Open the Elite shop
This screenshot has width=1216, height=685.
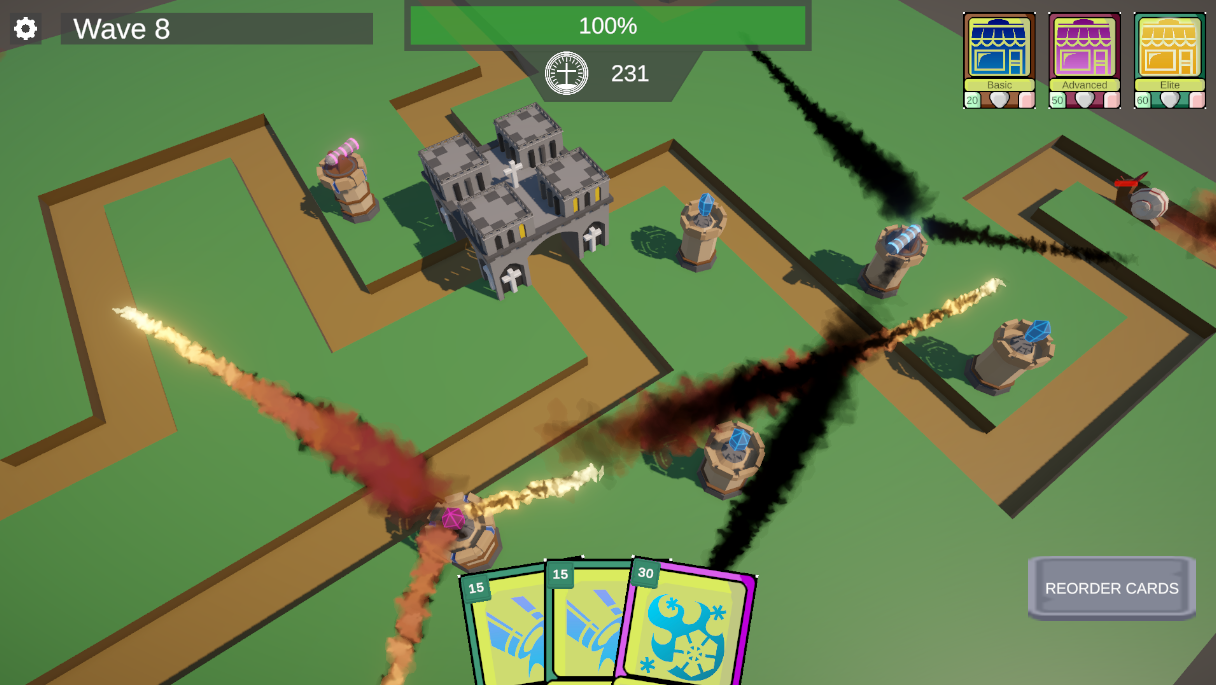tap(1169, 52)
